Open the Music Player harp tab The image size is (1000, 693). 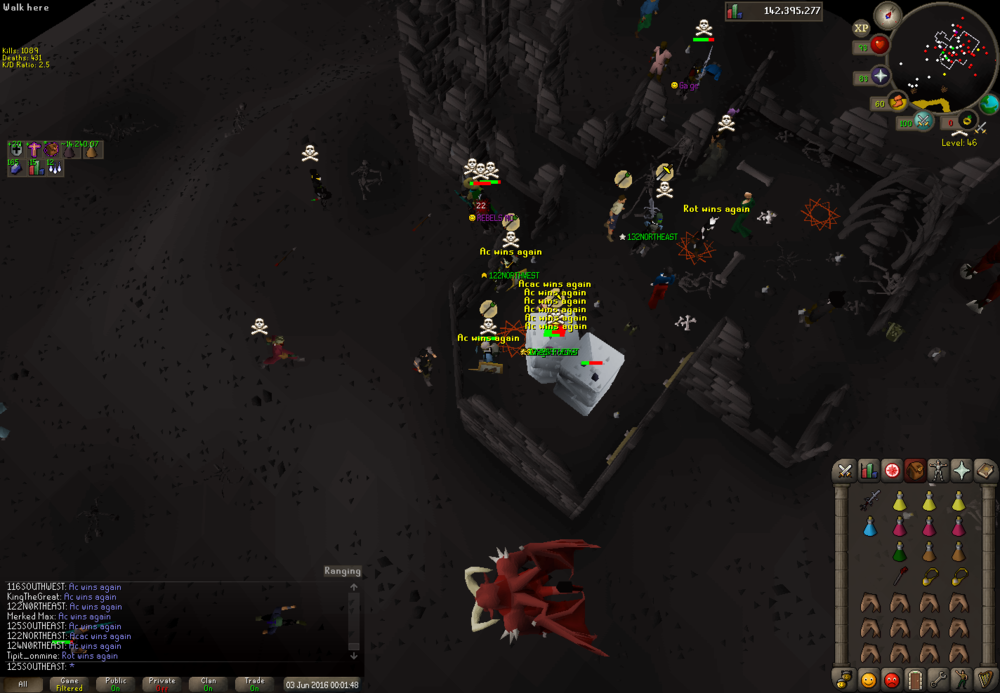coord(984,680)
